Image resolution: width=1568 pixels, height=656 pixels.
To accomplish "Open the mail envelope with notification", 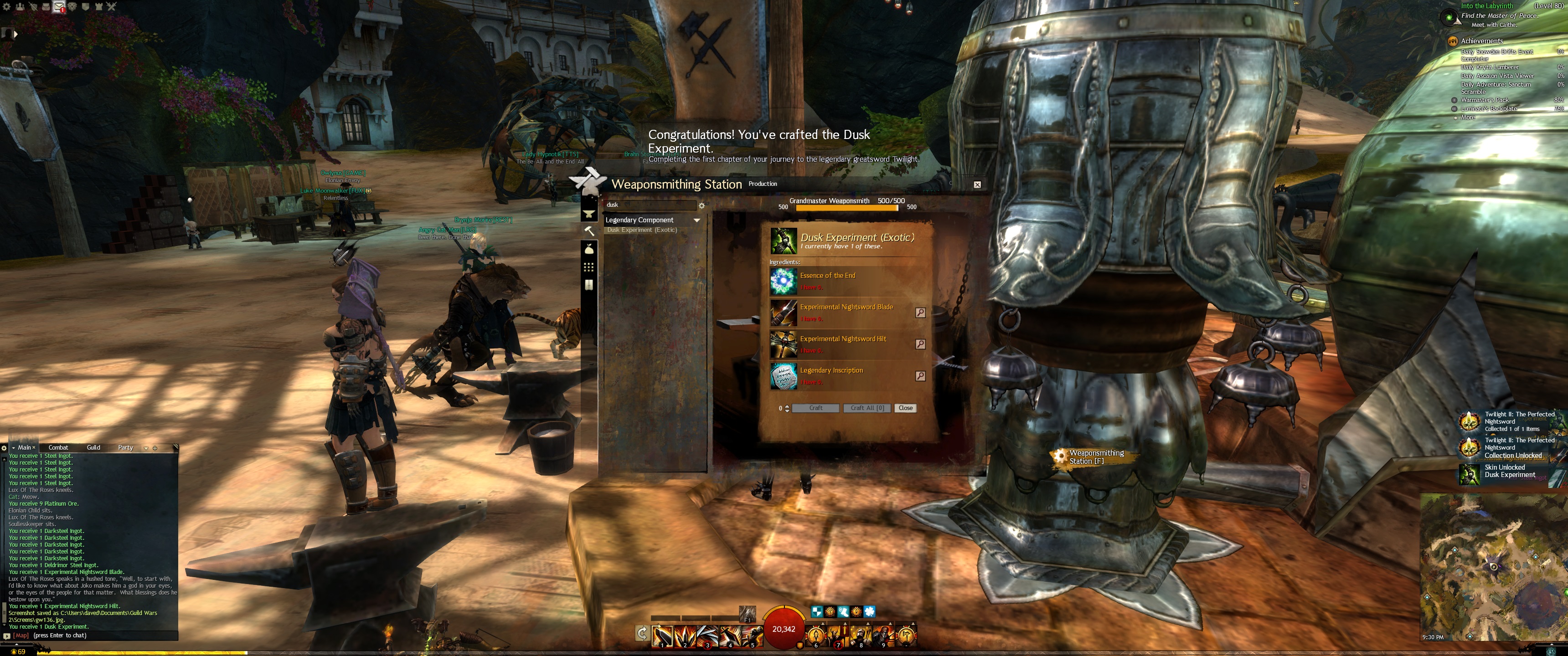I will 59,7.
